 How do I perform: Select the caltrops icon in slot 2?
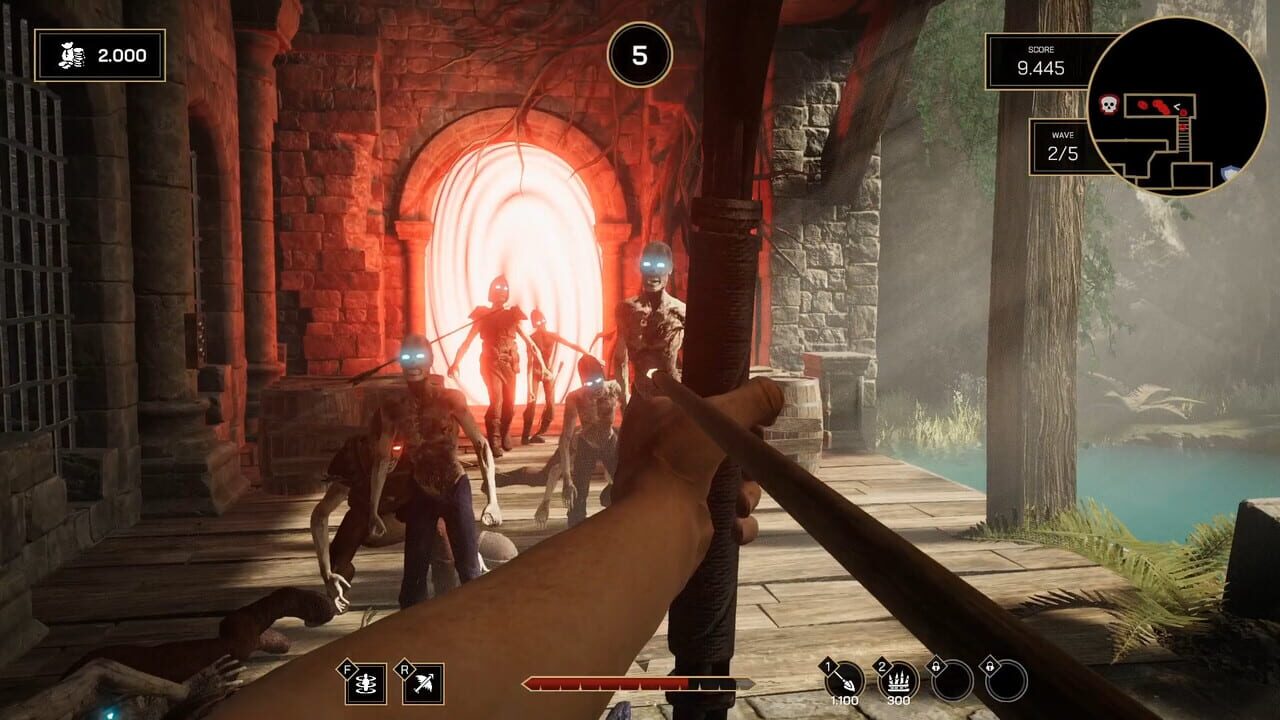tap(898, 679)
